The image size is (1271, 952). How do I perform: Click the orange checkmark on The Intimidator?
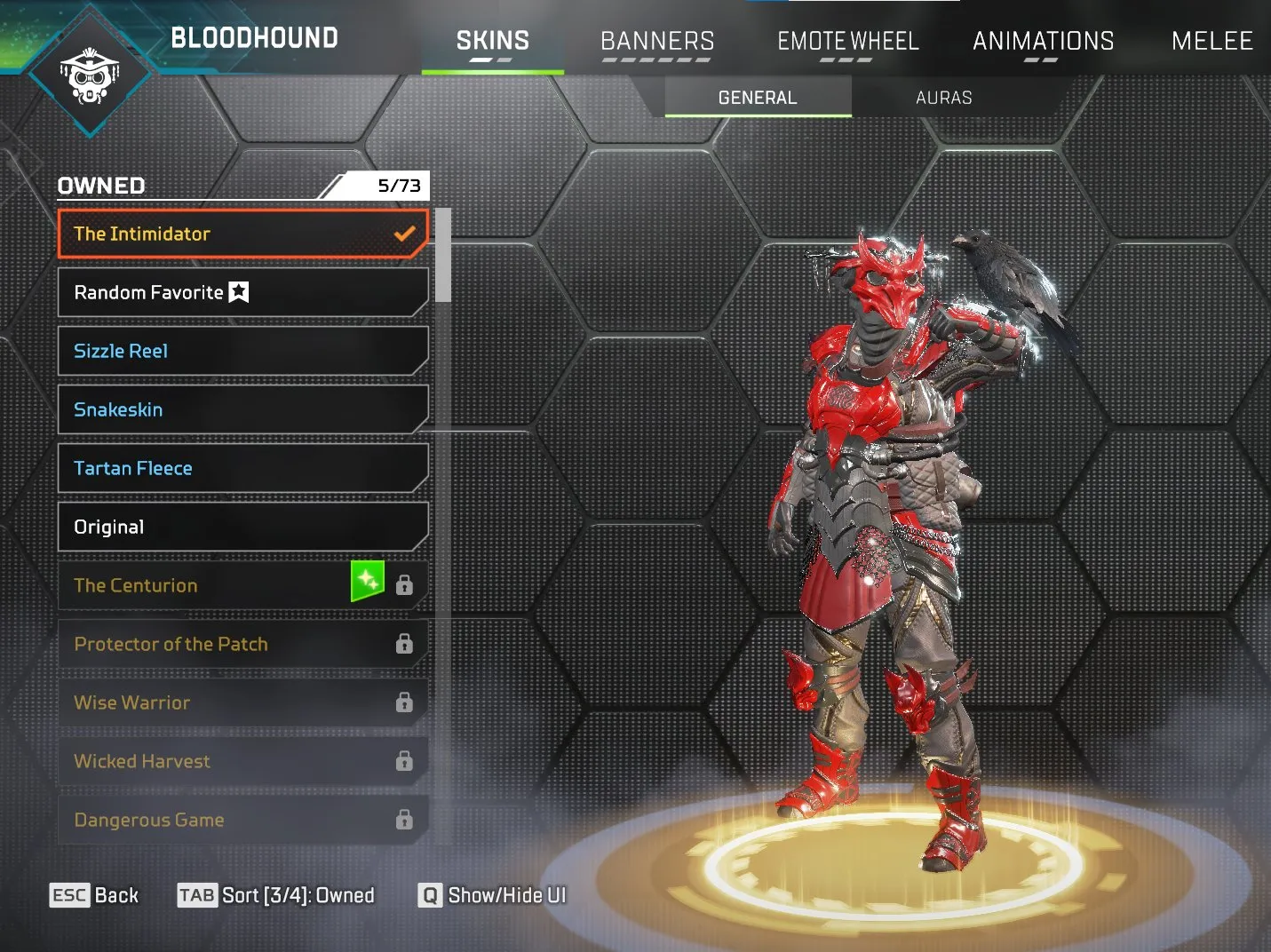[x=404, y=234]
